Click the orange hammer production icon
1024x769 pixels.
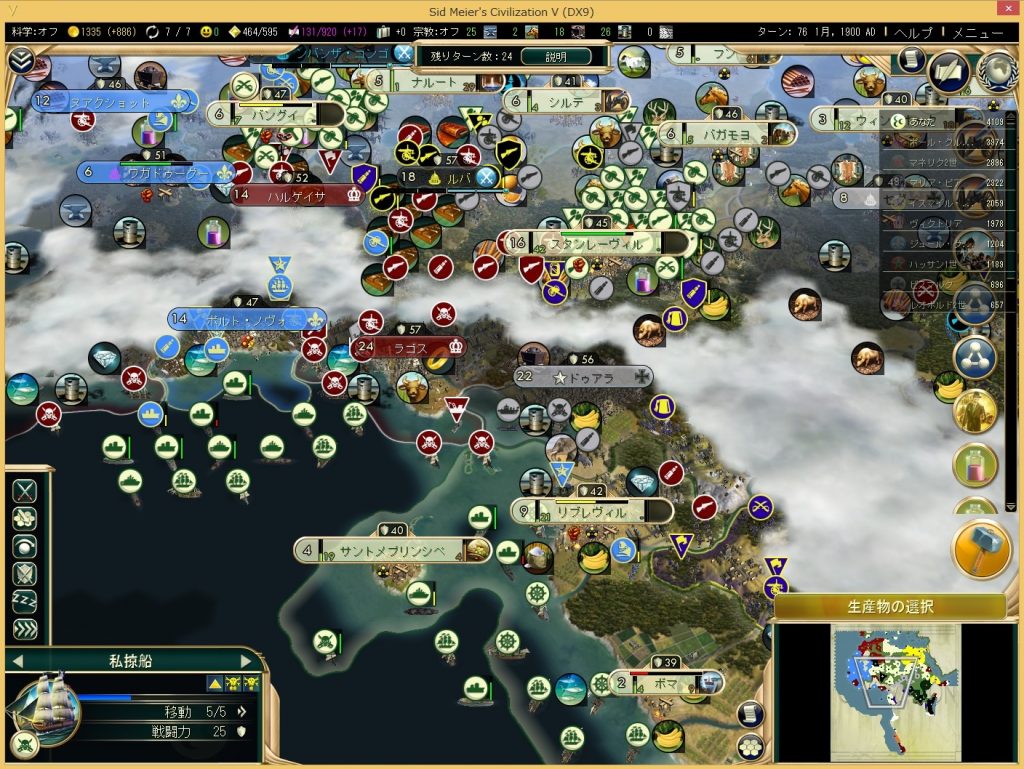tap(981, 549)
